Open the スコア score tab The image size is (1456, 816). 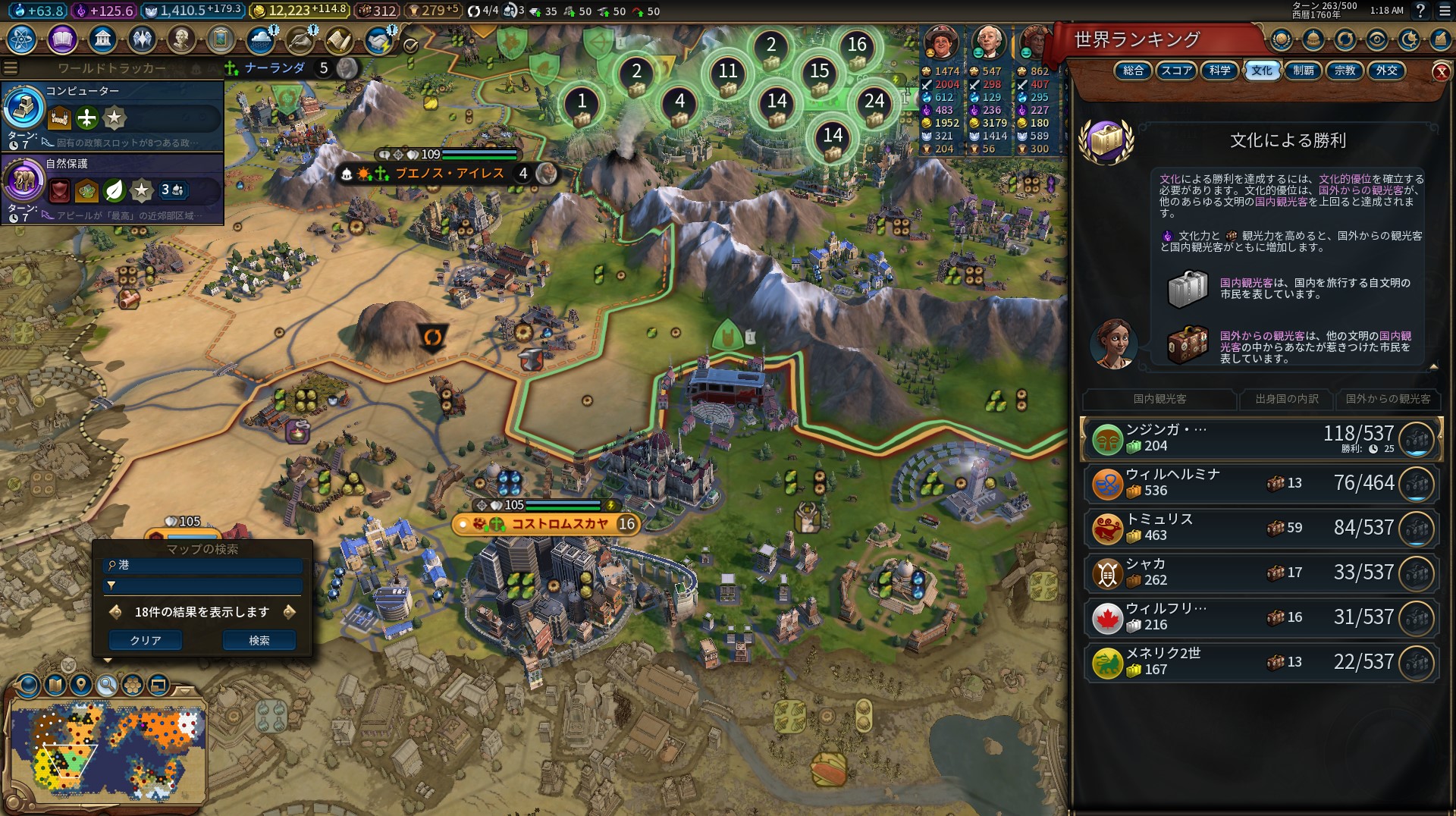coord(1176,71)
